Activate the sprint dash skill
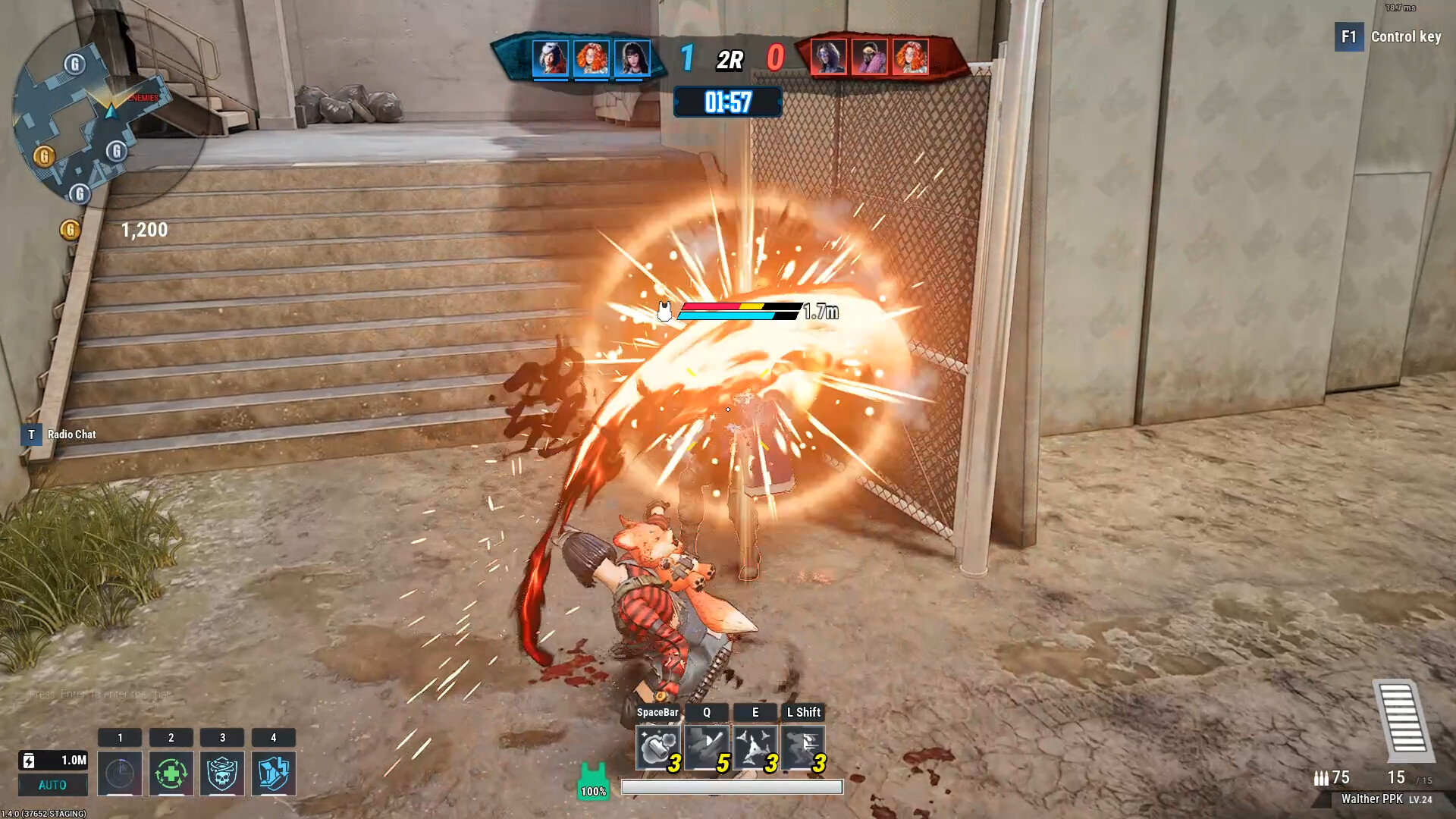The height and width of the screenshot is (819, 1456). click(x=803, y=747)
